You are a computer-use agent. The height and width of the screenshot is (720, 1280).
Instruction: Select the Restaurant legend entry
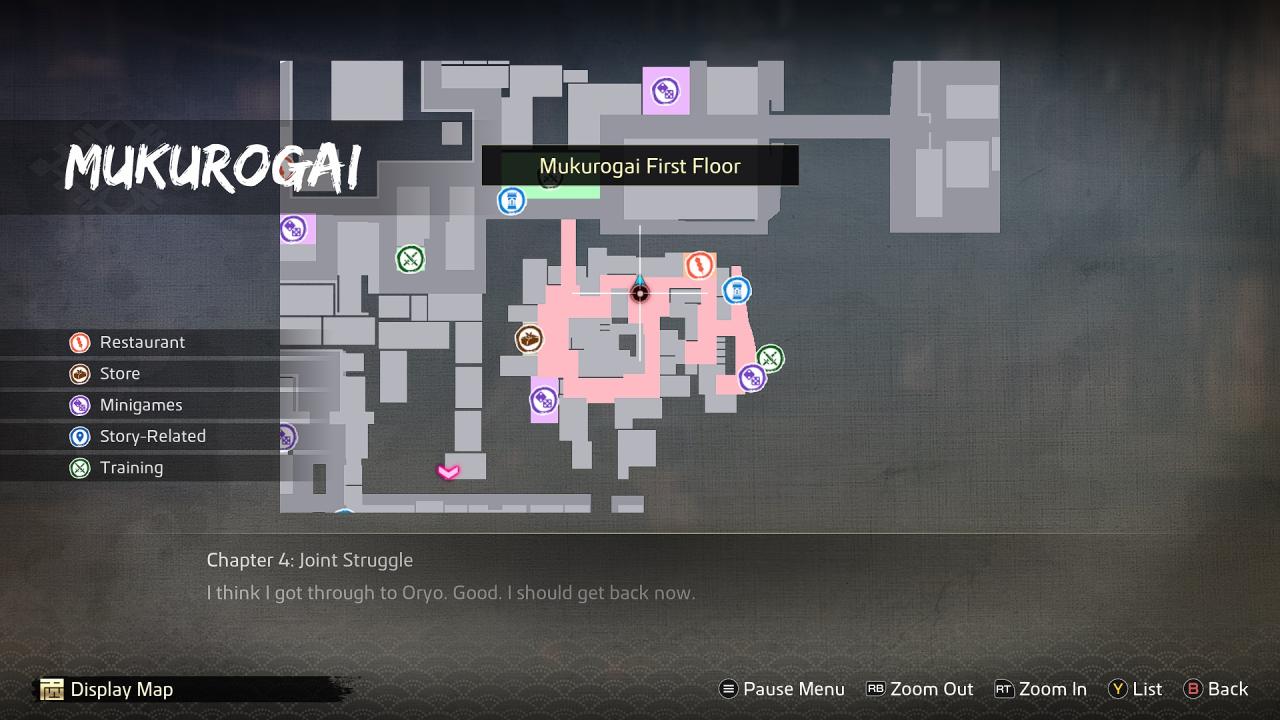tap(141, 342)
